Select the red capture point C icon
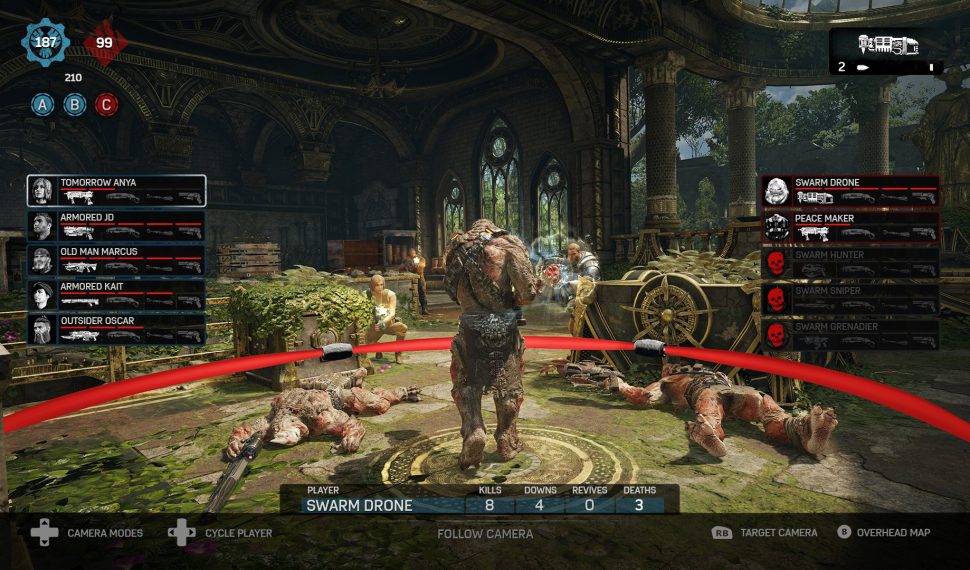 (x=106, y=103)
